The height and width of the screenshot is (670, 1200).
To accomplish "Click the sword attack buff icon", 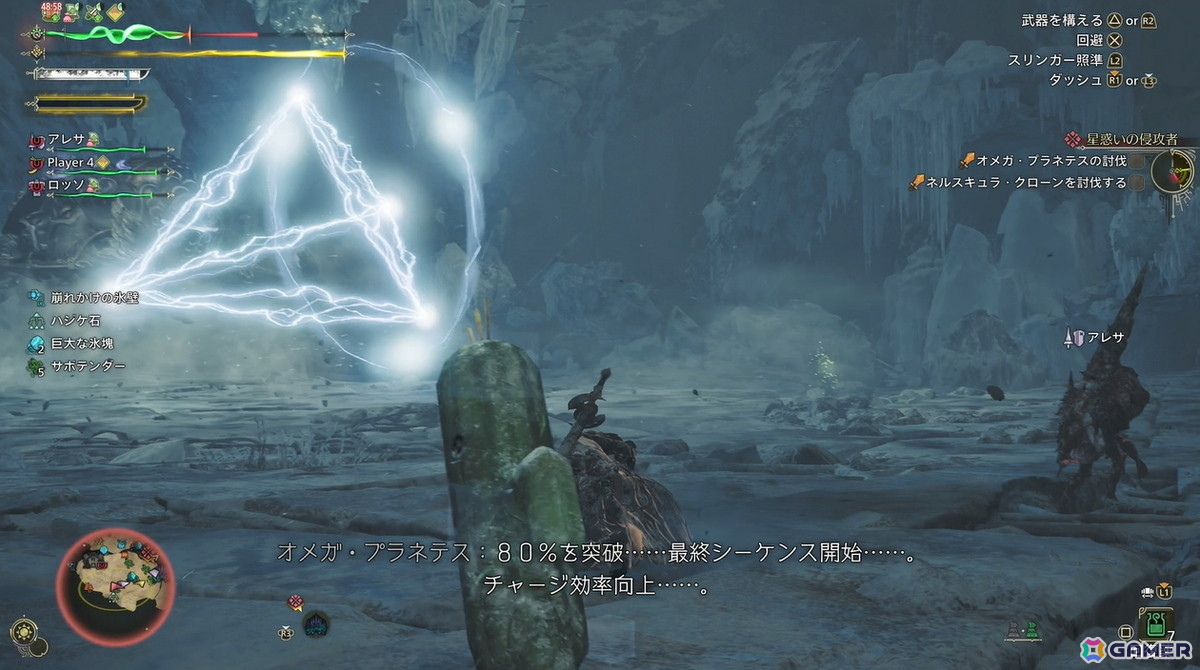I will point(94,13).
